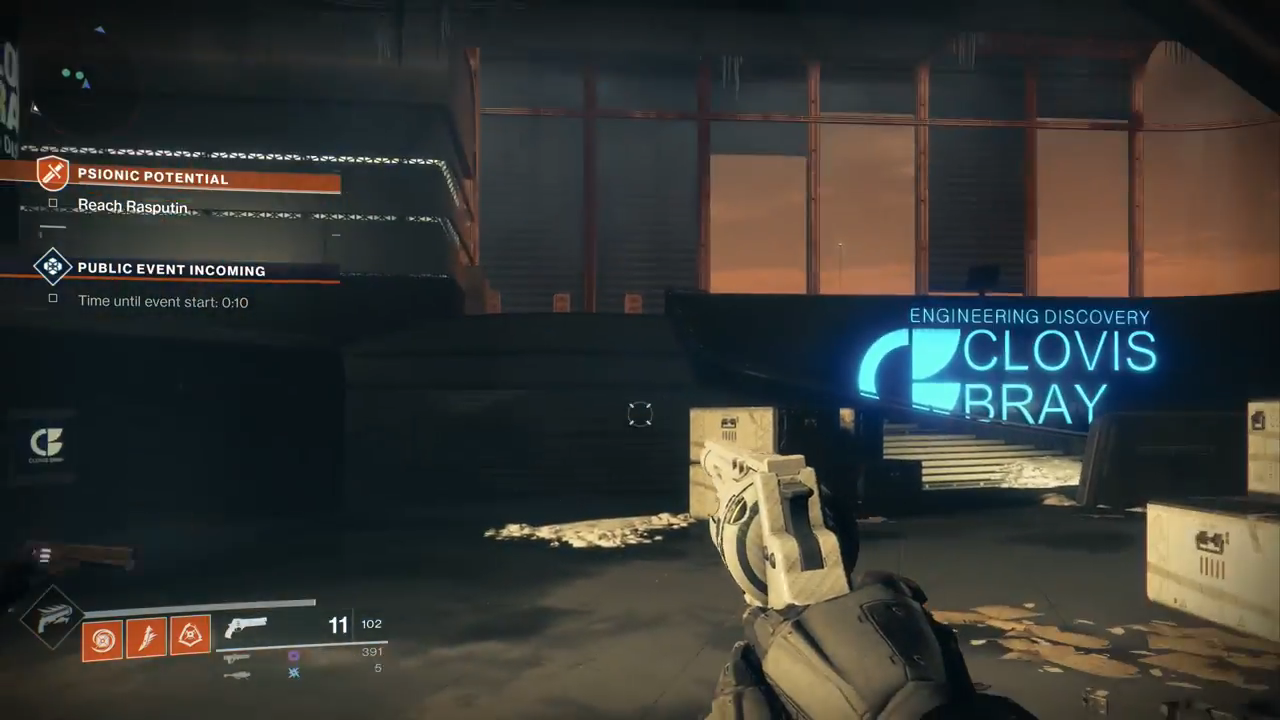Switch to the energy weapon icon
This screenshot has height=720, width=1280.
click(x=237, y=657)
